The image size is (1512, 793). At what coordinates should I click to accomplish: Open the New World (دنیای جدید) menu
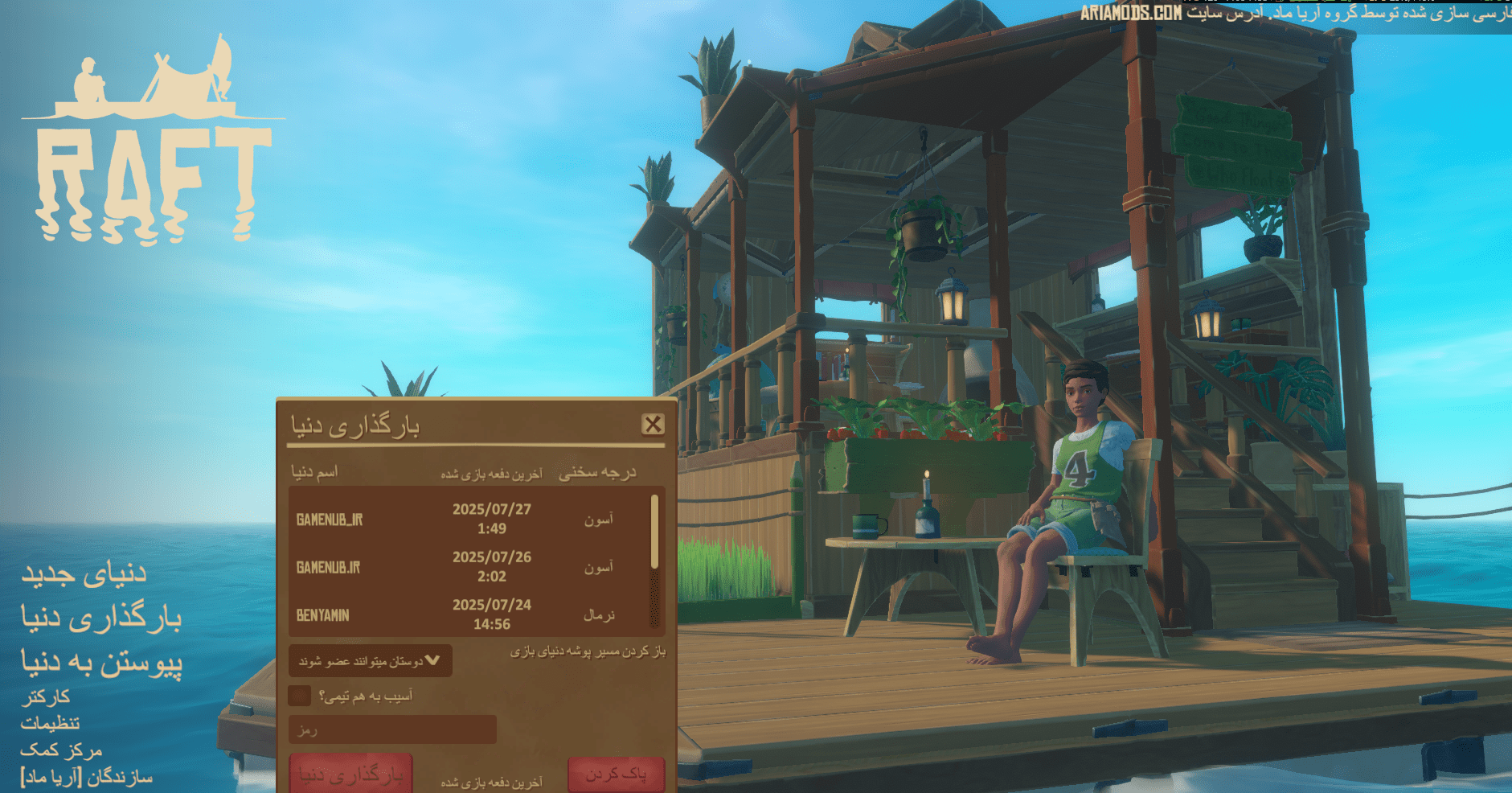(84, 573)
